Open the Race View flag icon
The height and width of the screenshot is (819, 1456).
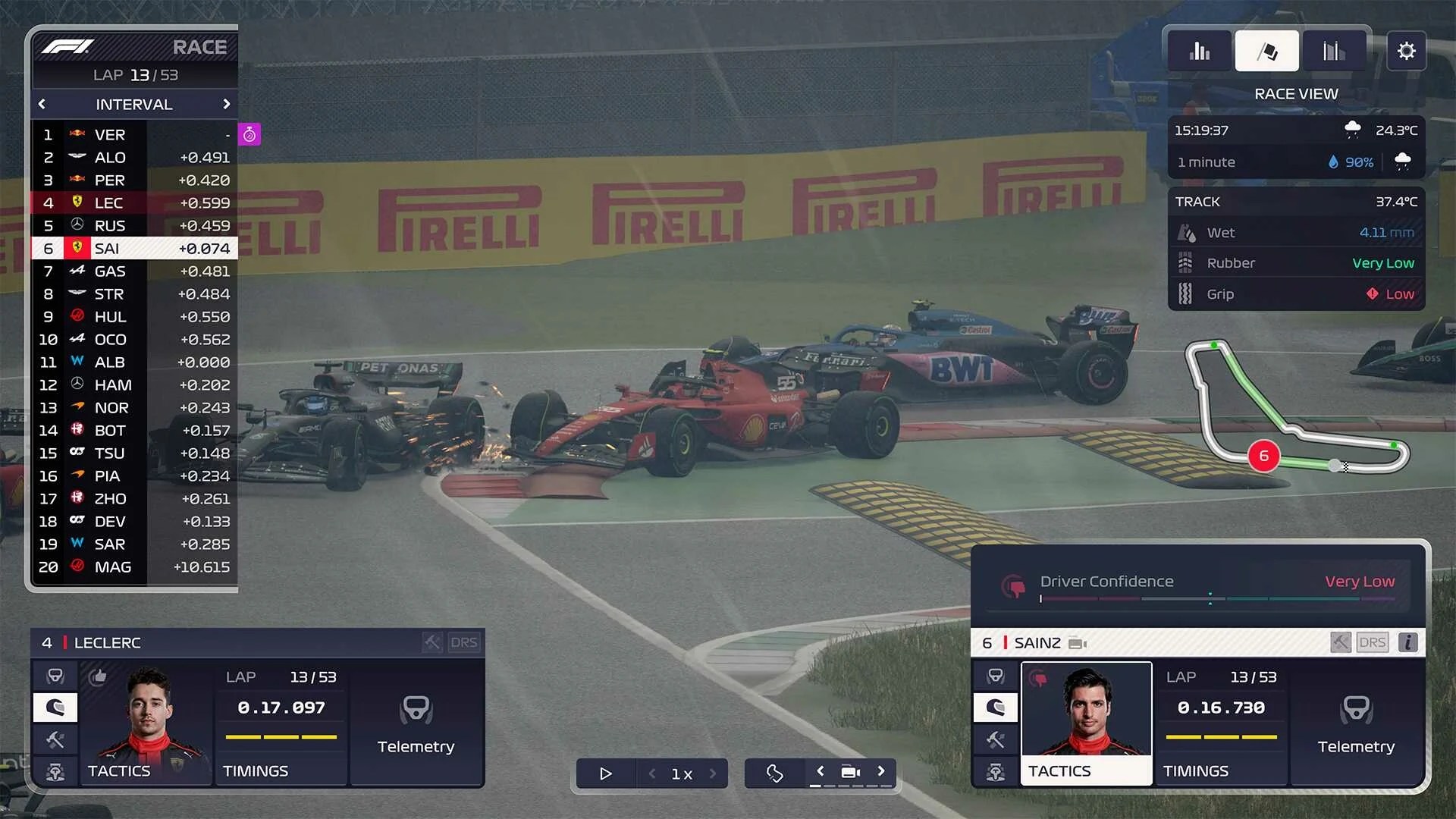coord(1266,50)
